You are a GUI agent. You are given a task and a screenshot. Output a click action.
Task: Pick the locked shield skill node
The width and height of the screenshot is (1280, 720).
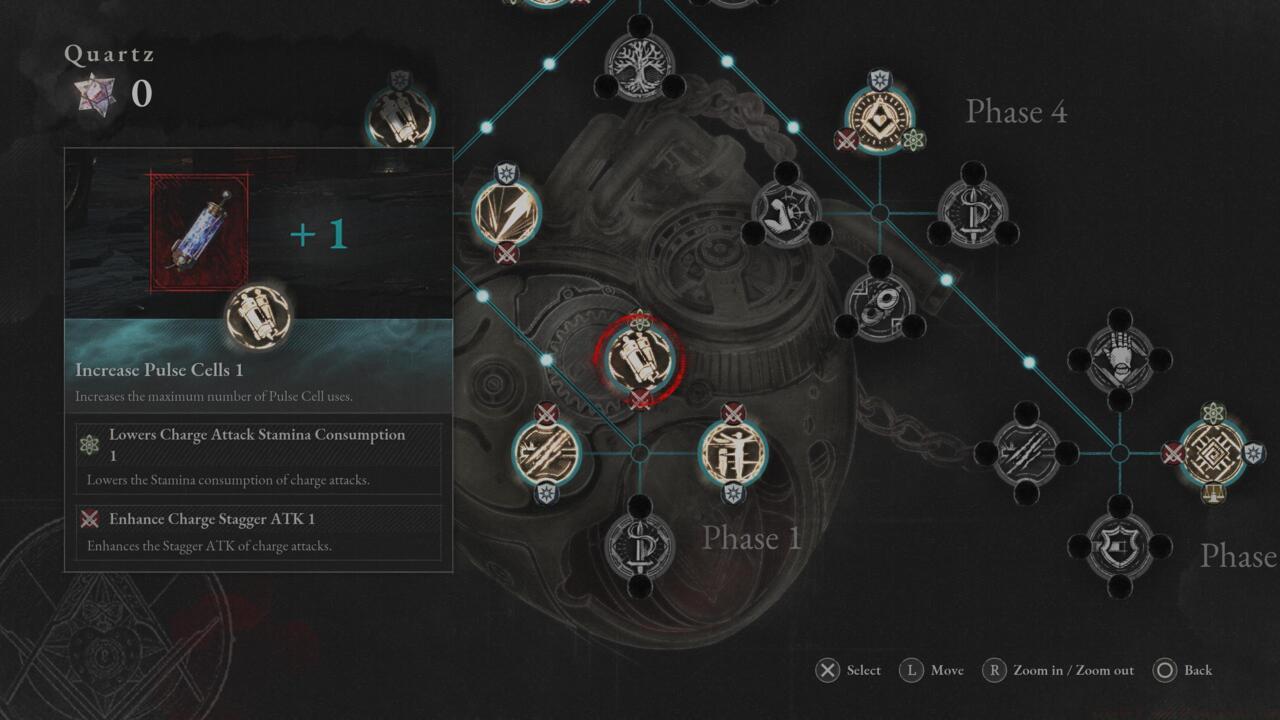click(1119, 546)
